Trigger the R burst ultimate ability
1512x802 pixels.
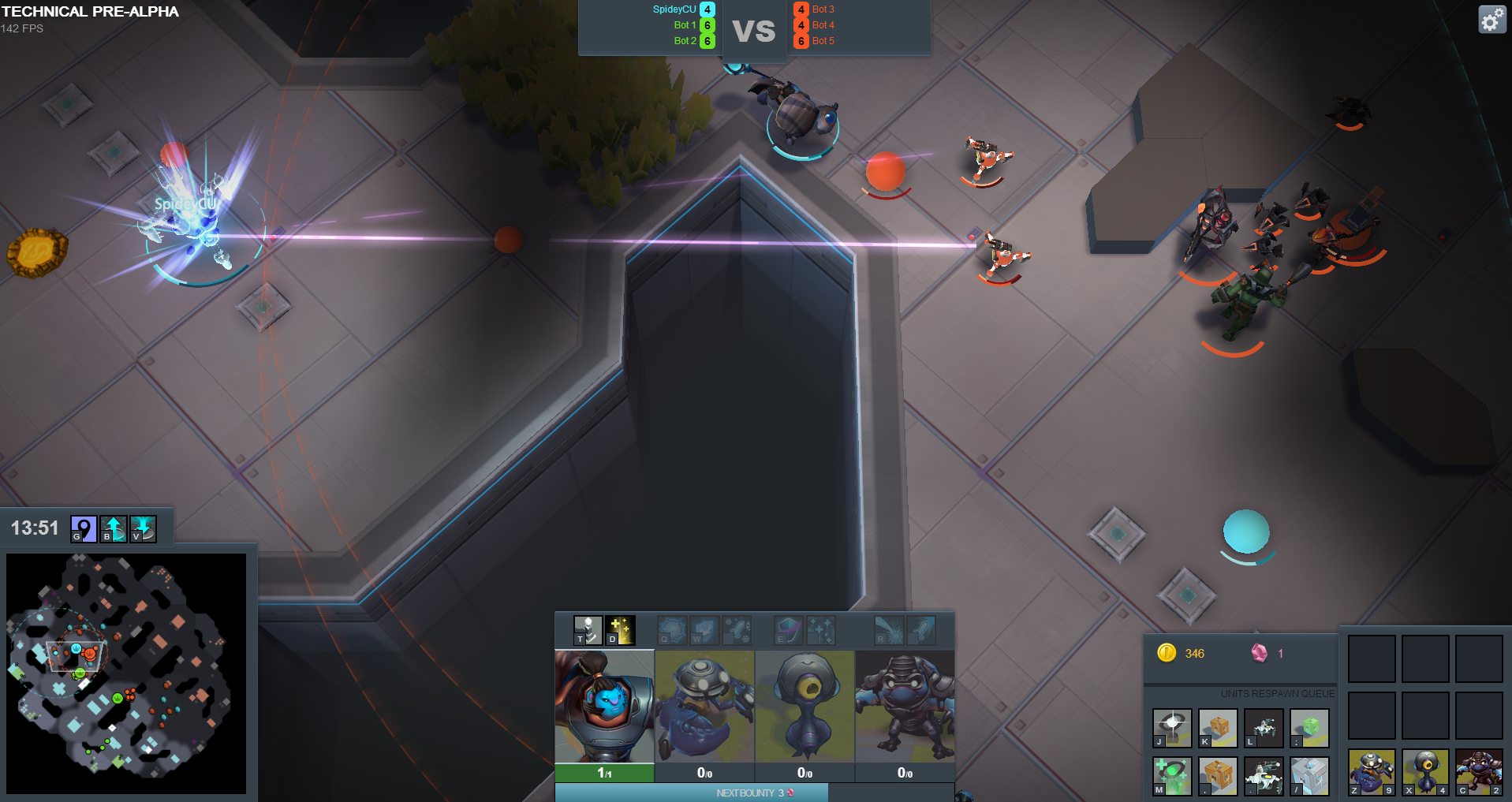click(x=889, y=630)
